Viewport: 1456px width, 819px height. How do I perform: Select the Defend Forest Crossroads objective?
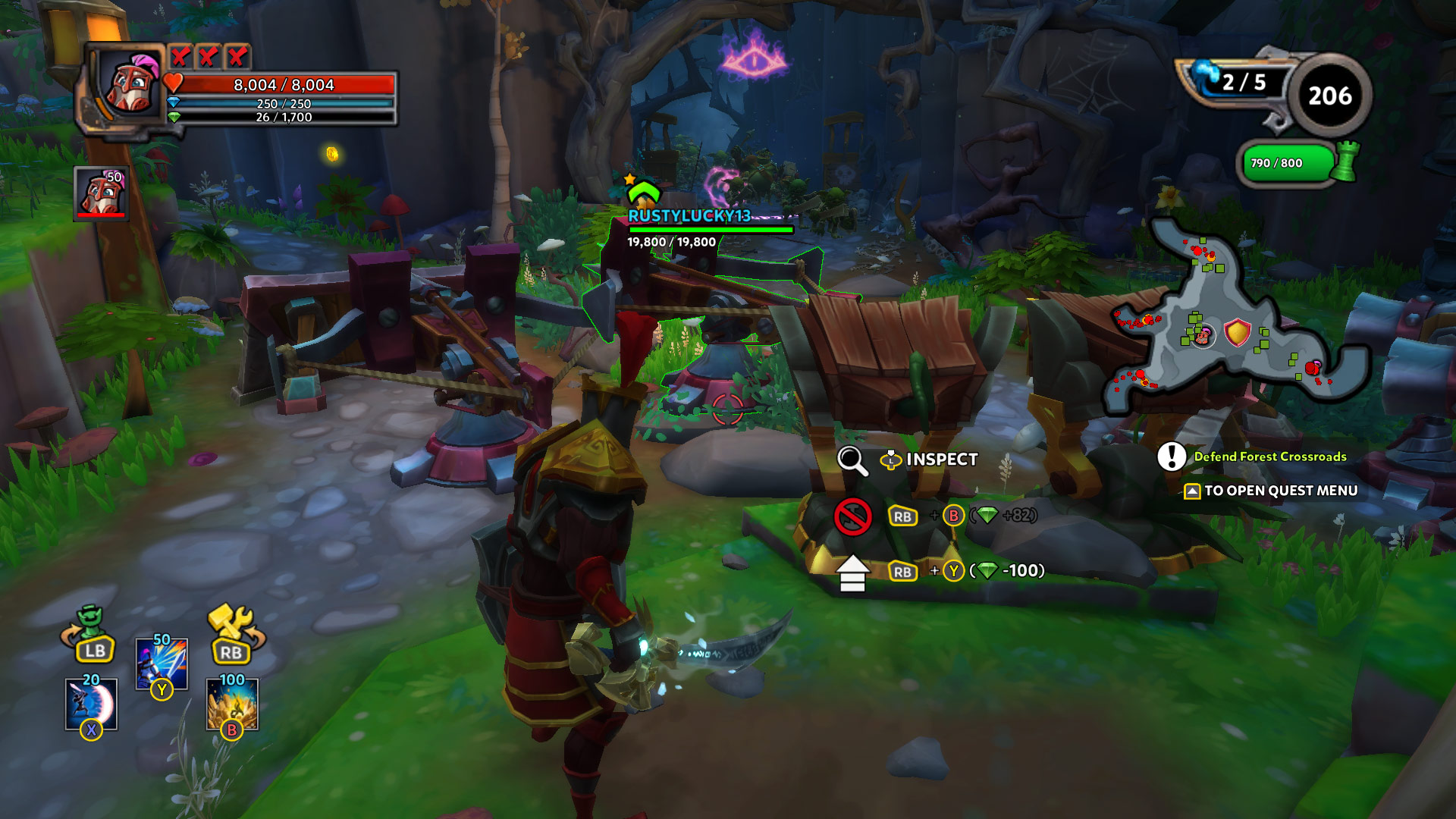click(x=1269, y=457)
